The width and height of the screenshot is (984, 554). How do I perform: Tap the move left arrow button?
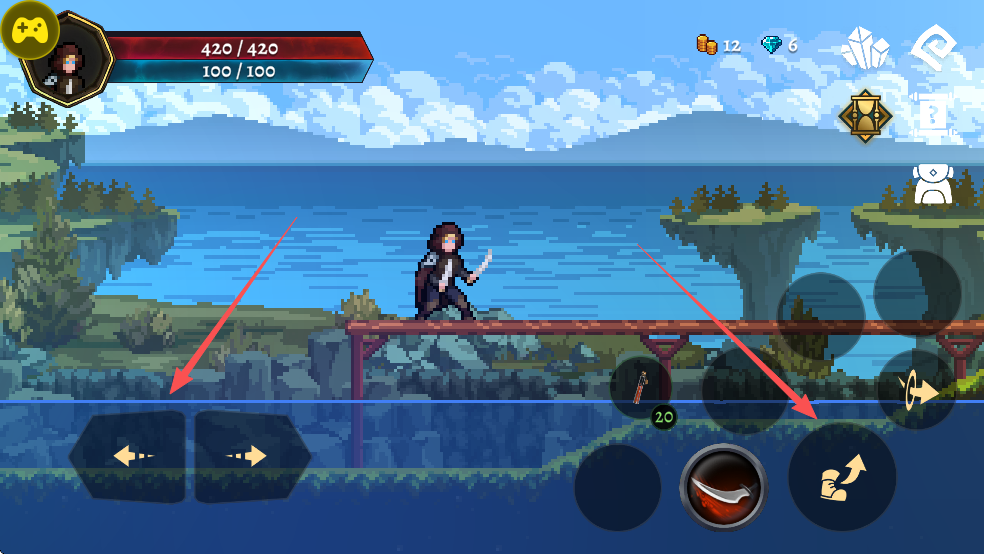click(x=128, y=457)
